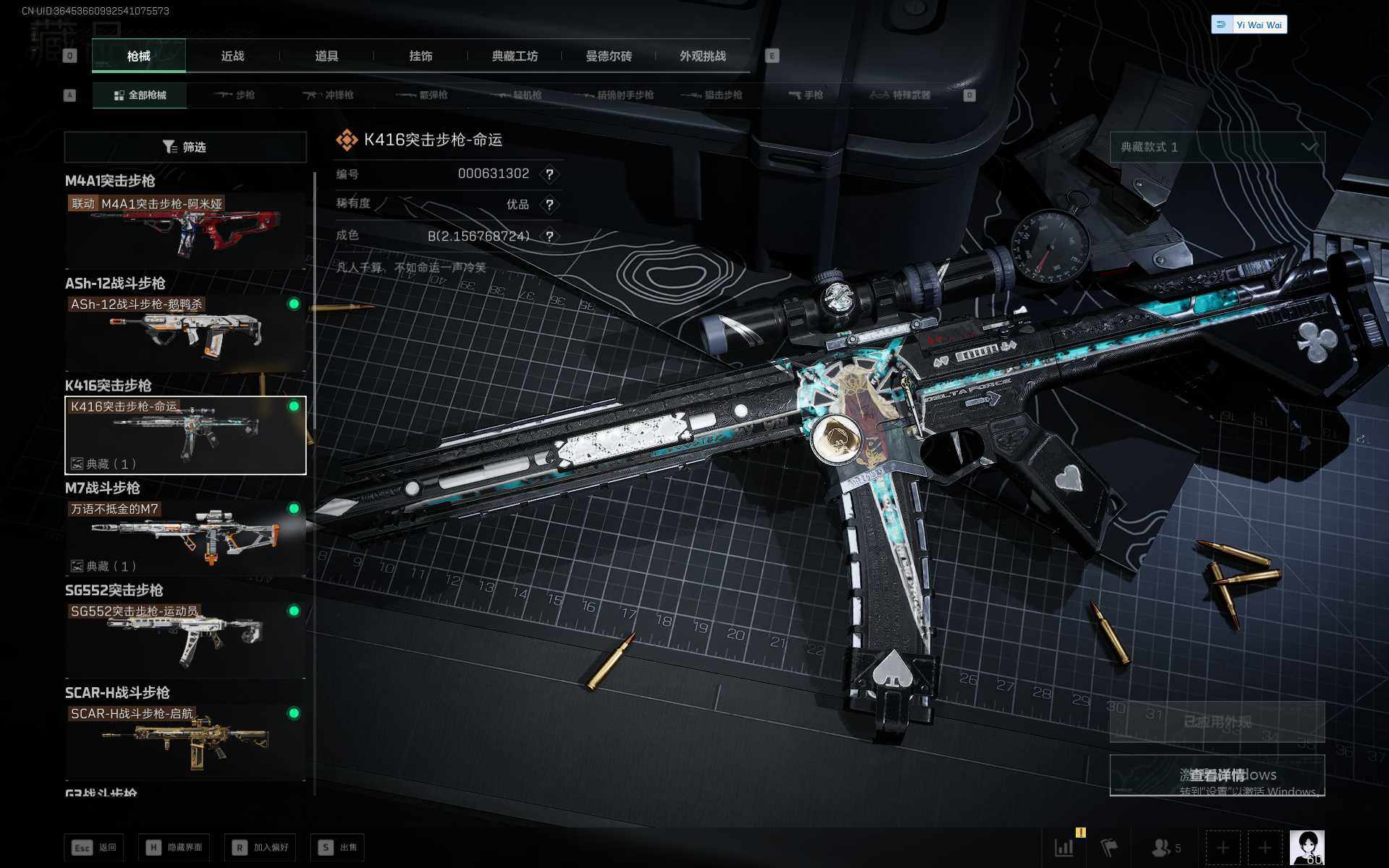Click the 查看详情 details button

[x=1218, y=775]
